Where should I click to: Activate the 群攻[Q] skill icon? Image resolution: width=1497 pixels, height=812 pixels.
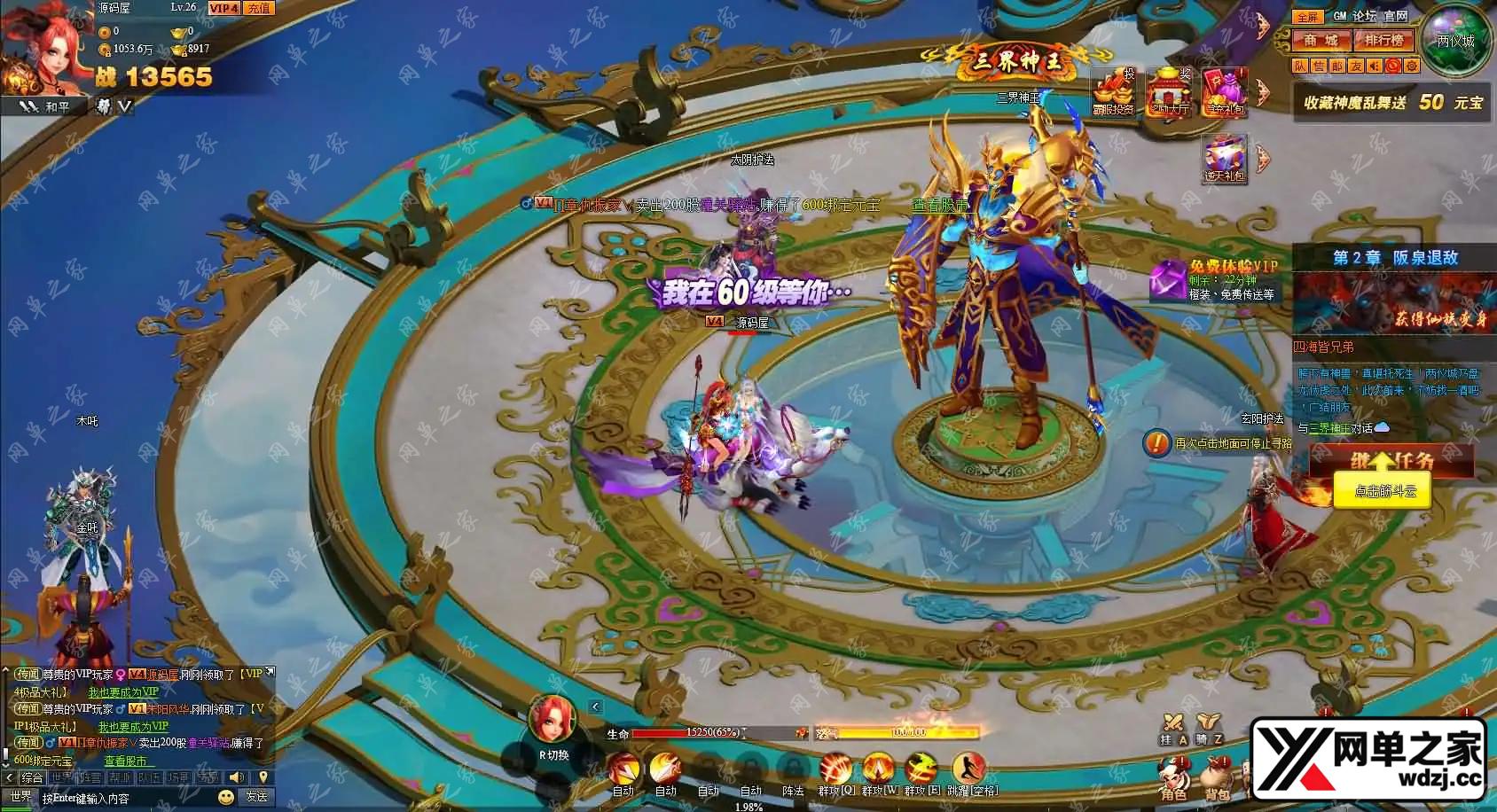[835, 769]
